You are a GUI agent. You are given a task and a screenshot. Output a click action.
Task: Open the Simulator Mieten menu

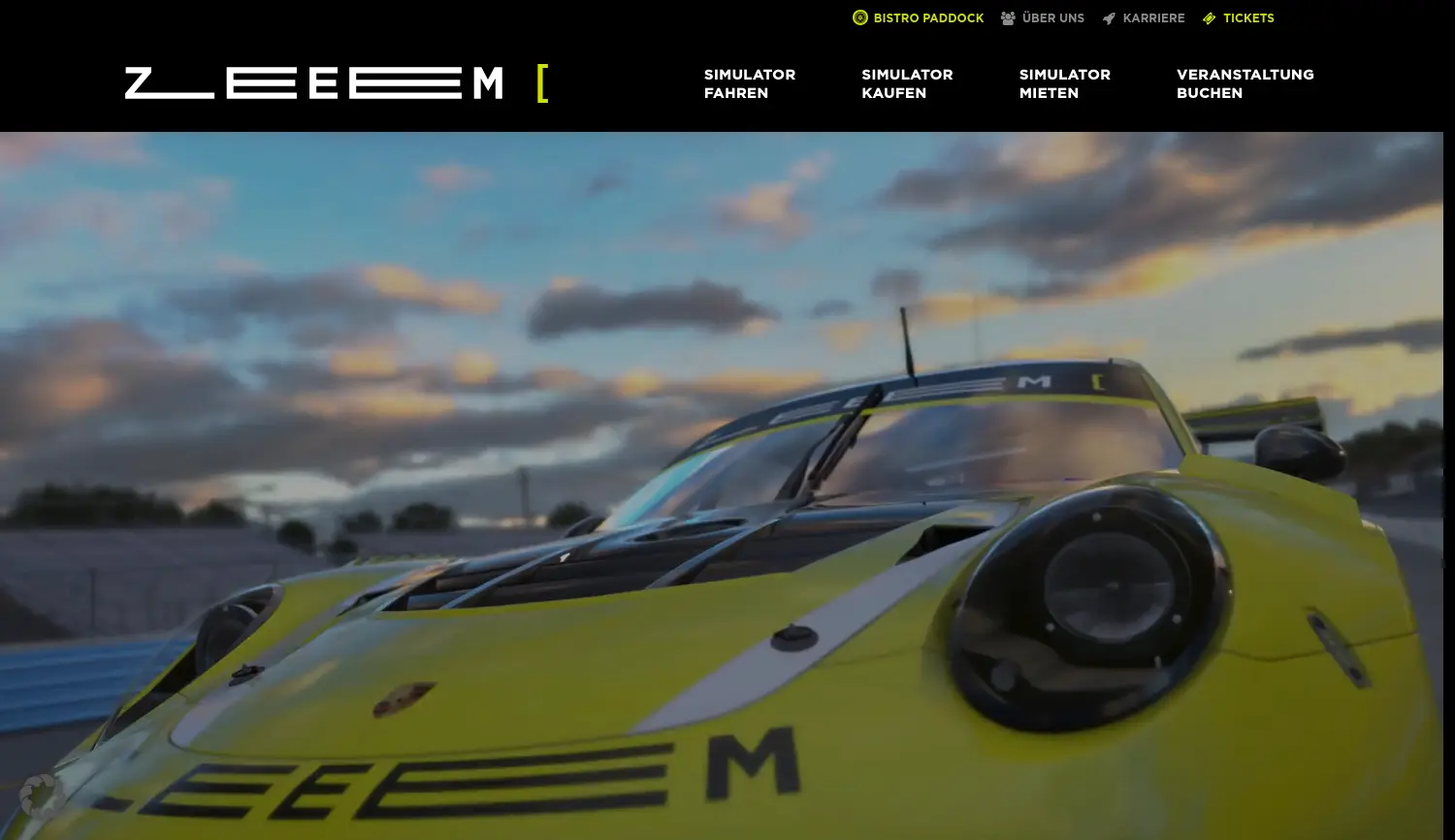[1064, 83]
